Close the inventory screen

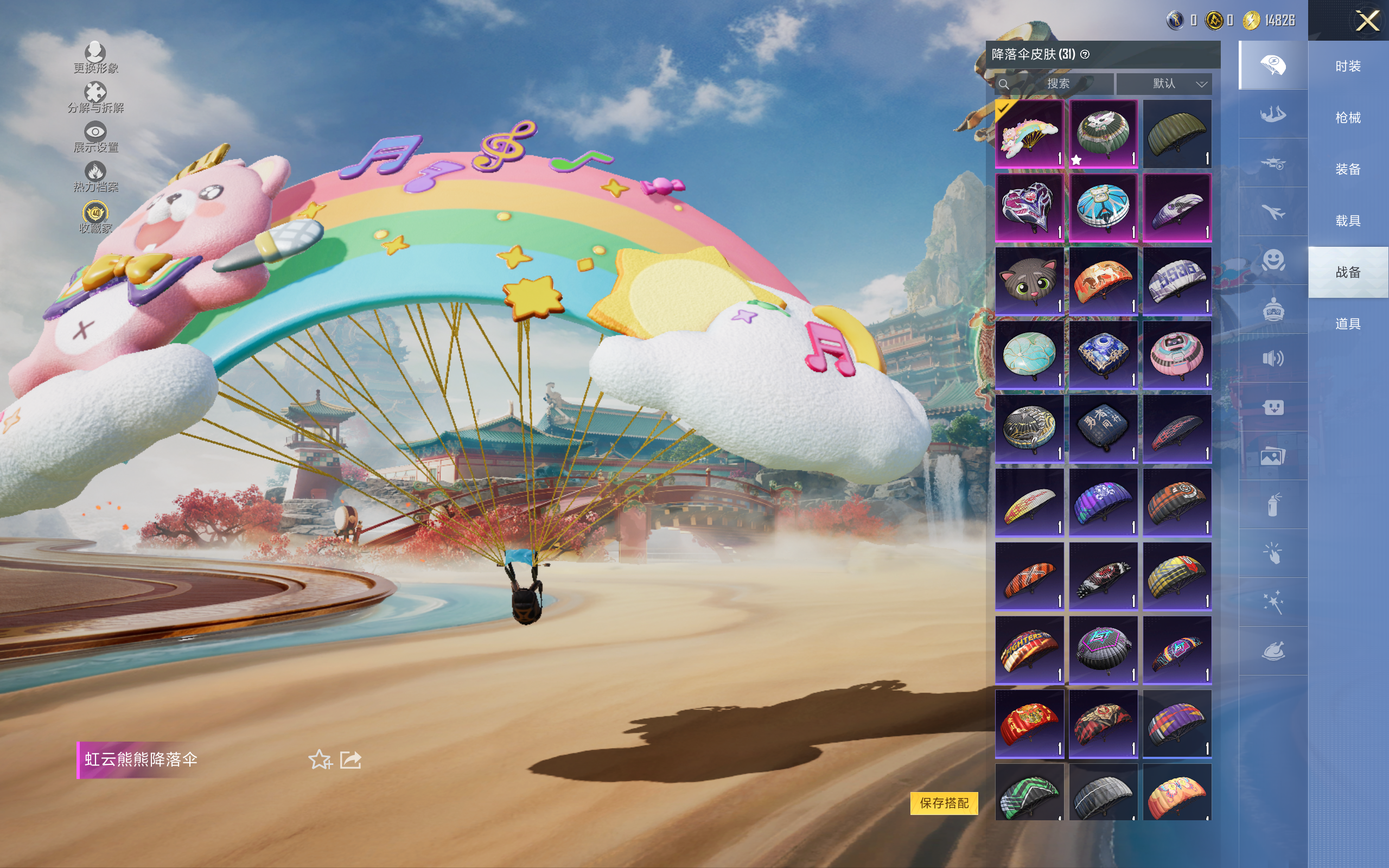(1367, 21)
